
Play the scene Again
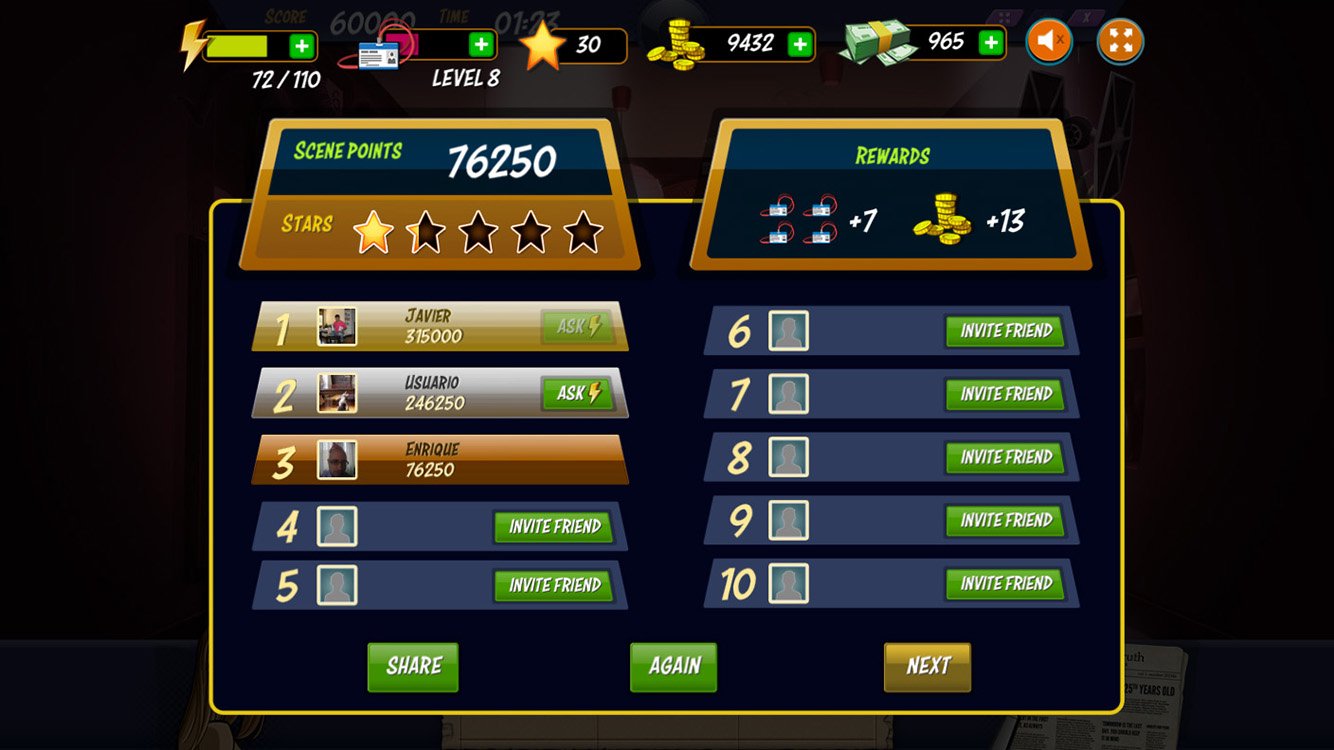click(673, 667)
